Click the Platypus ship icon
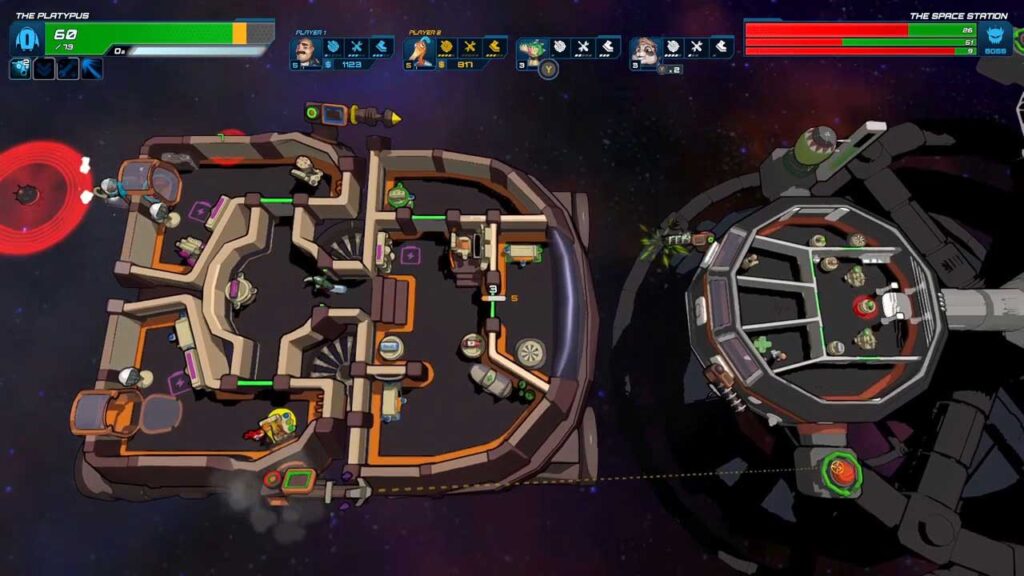Viewport: 1024px width, 576px height. (x=25, y=40)
